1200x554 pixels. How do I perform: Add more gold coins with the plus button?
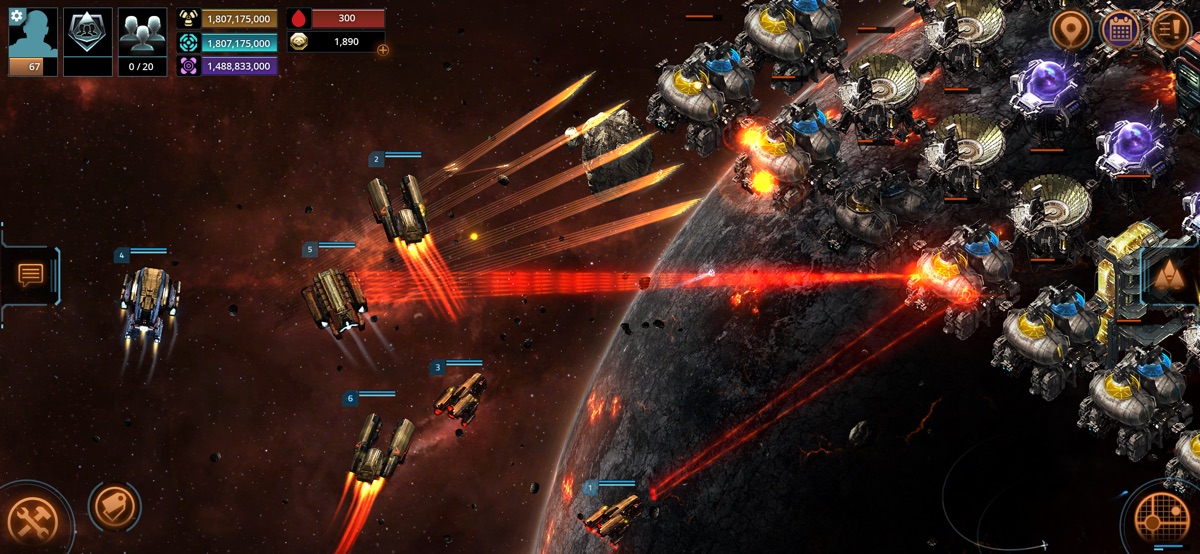tap(383, 49)
